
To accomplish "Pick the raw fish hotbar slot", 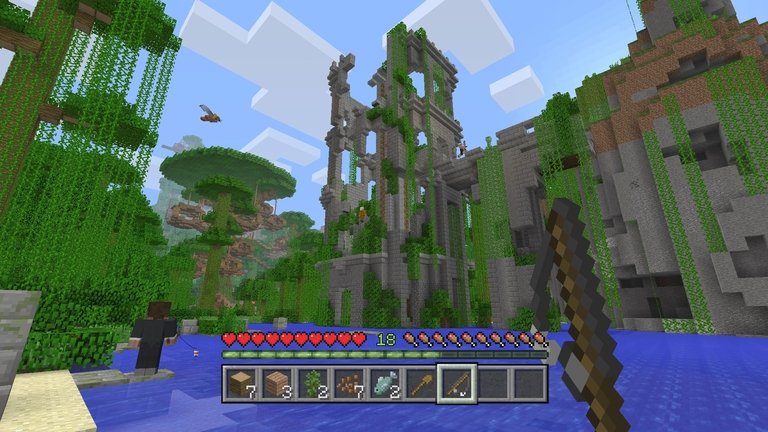I will point(384,383).
